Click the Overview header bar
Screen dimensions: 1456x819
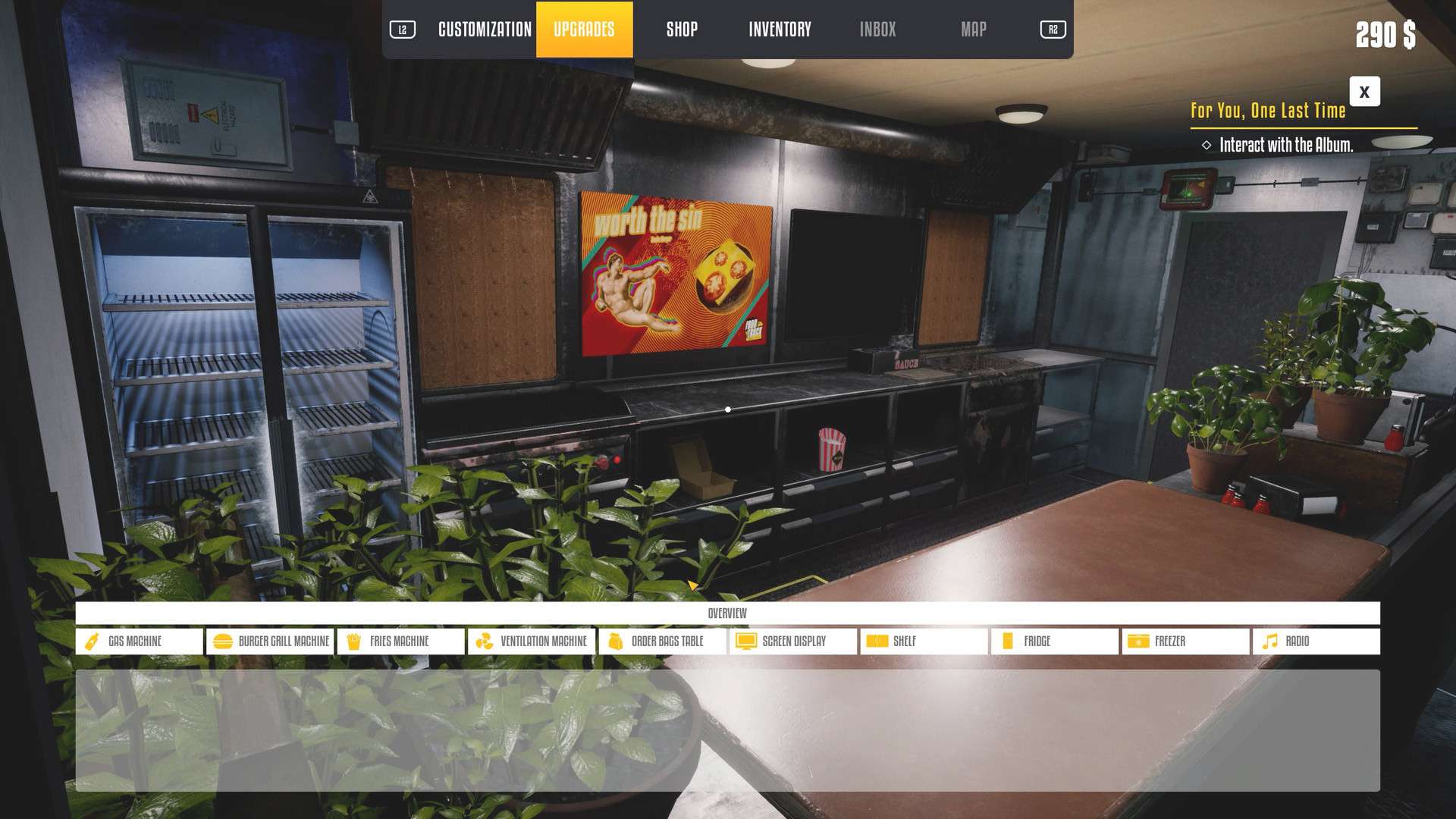tap(727, 612)
